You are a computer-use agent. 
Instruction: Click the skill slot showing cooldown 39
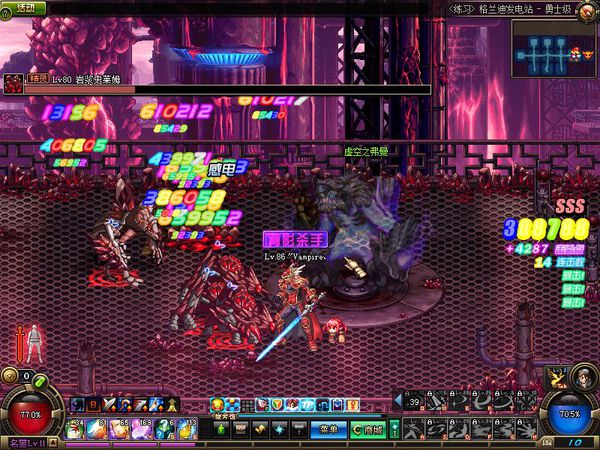pyautogui.click(x=413, y=402)
